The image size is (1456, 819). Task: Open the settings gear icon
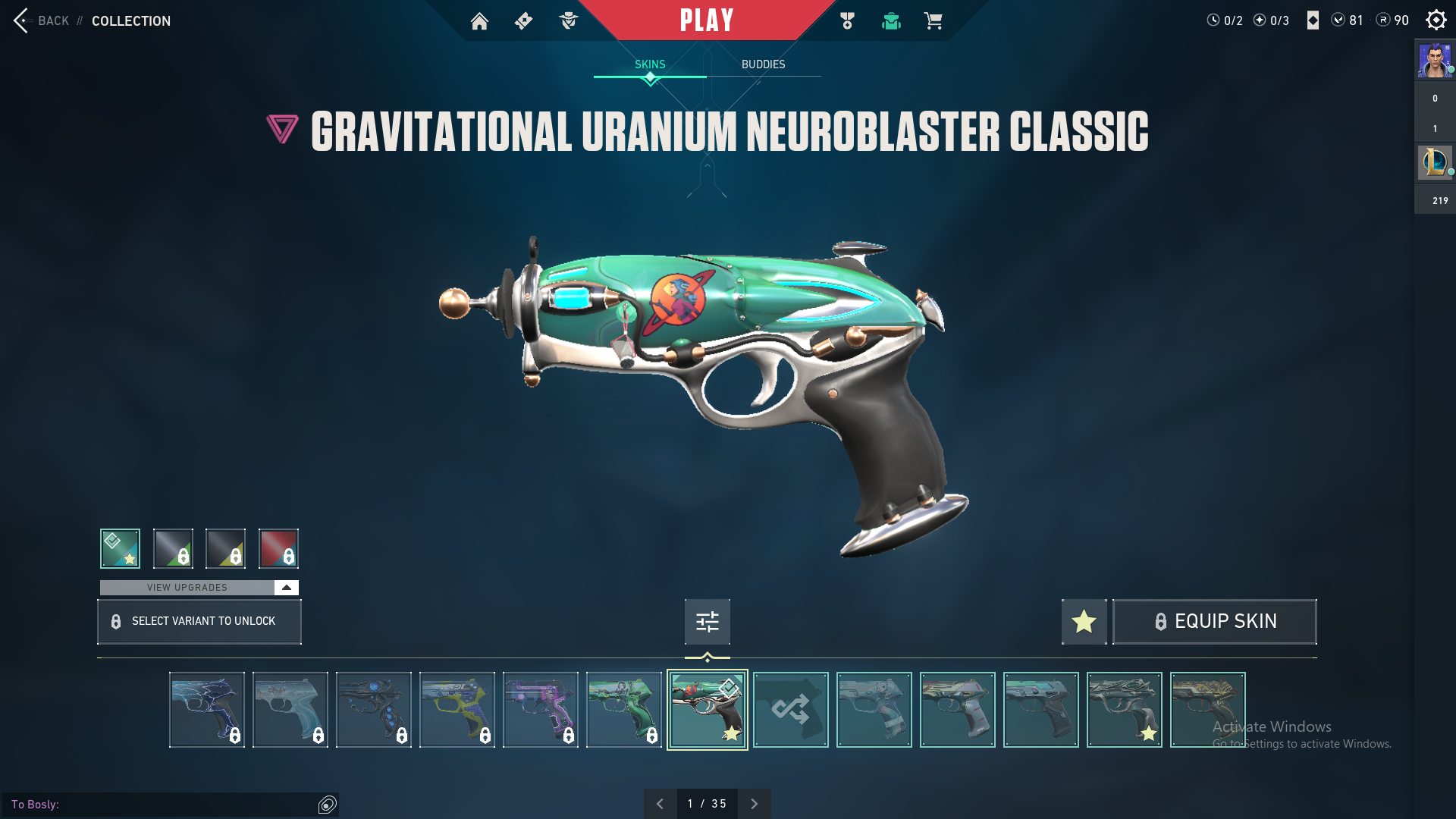point(1436,20)
